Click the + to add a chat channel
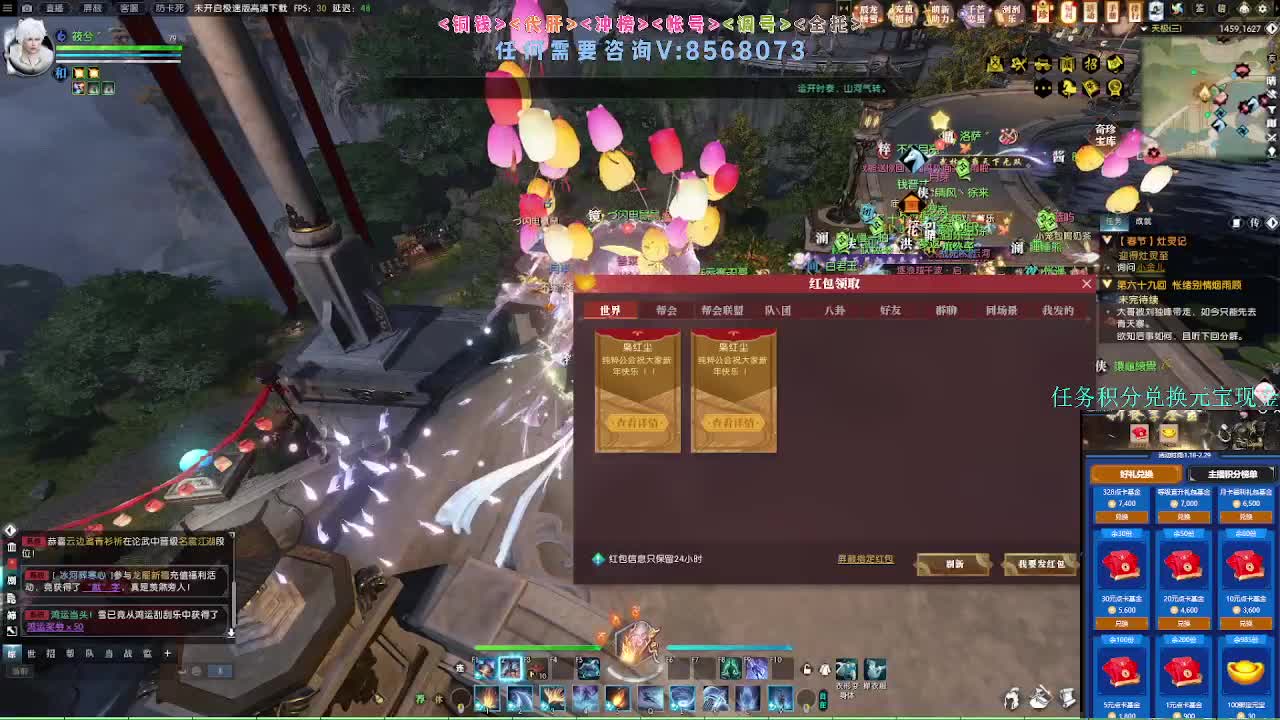 [168, 652]
